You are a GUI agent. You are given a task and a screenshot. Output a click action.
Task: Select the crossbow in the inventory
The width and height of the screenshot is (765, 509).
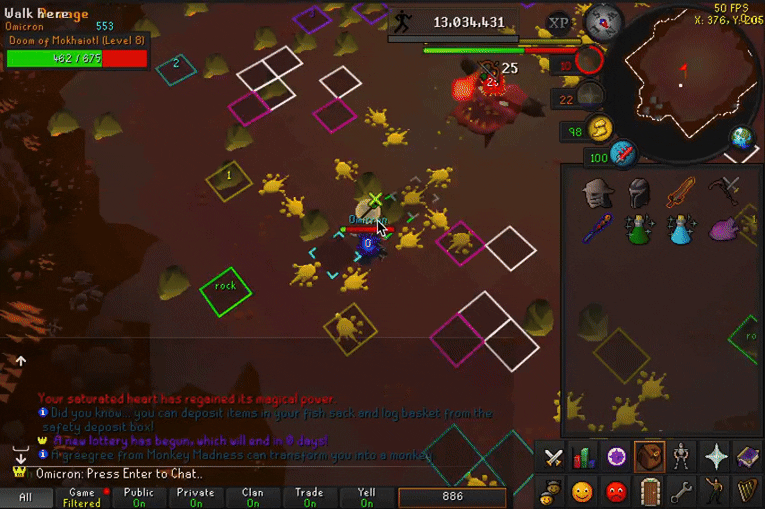coord(725,189)
